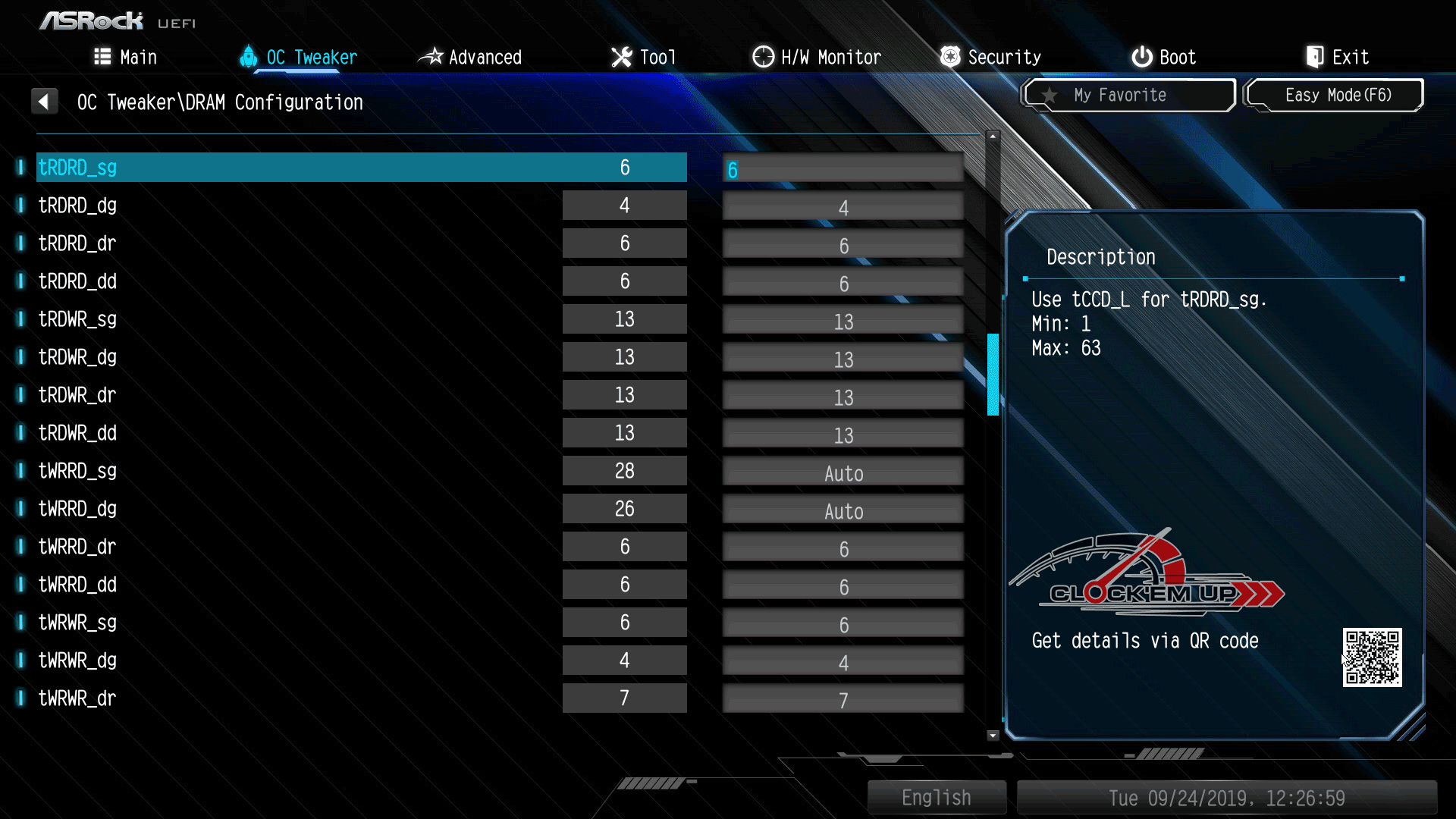
Task: Open My Favorite list
Action: [1128, 96]
